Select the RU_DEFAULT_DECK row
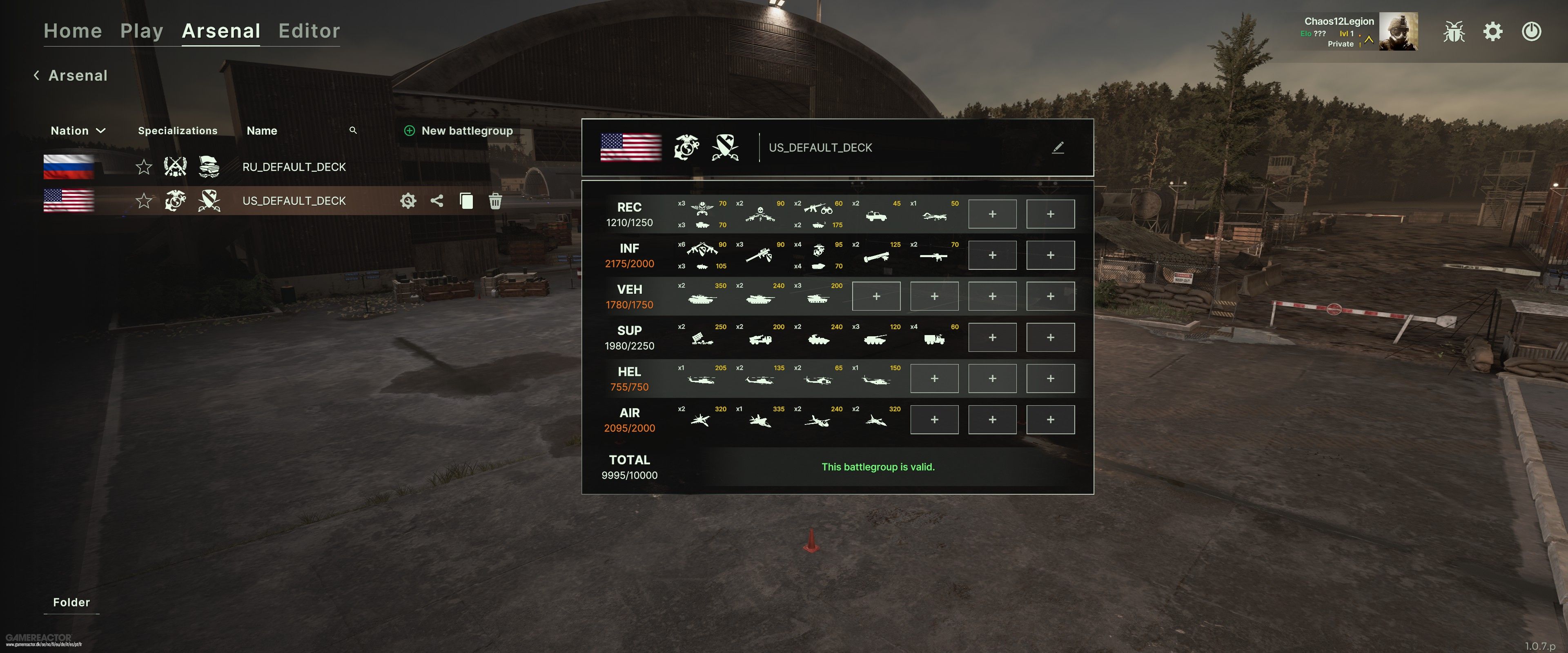 click(x=294, y=167)
